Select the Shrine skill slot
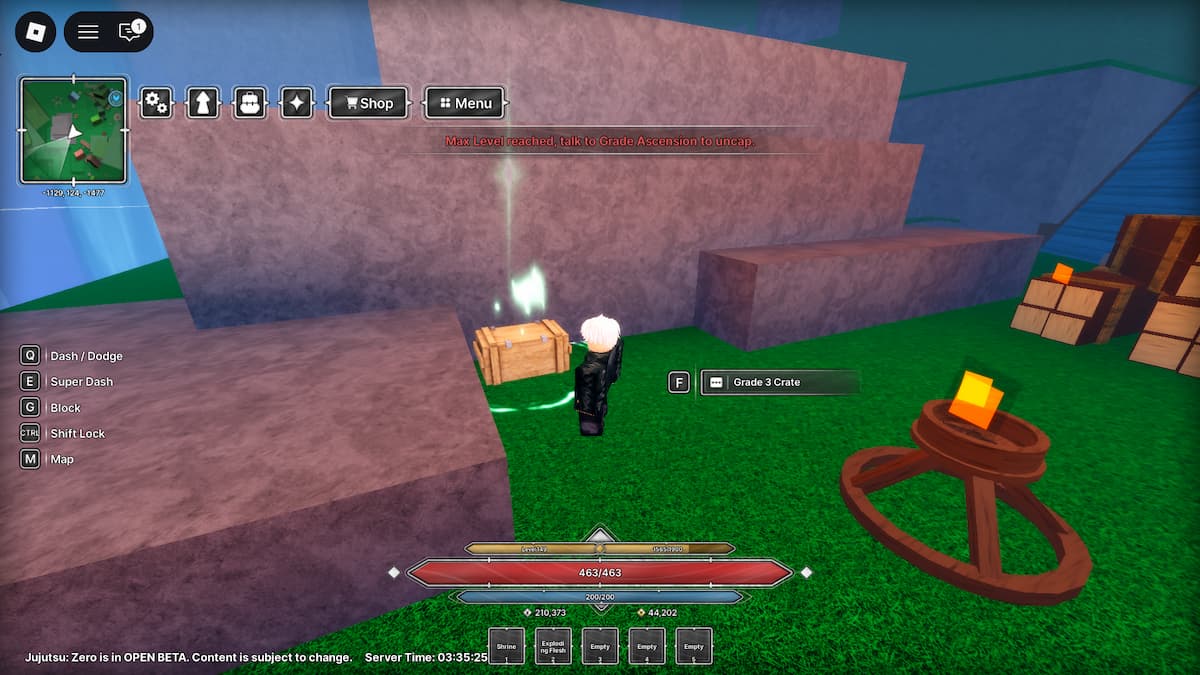Image resolution: width=1200 pixels, height=675 pixels. click(x=506, y=646)
